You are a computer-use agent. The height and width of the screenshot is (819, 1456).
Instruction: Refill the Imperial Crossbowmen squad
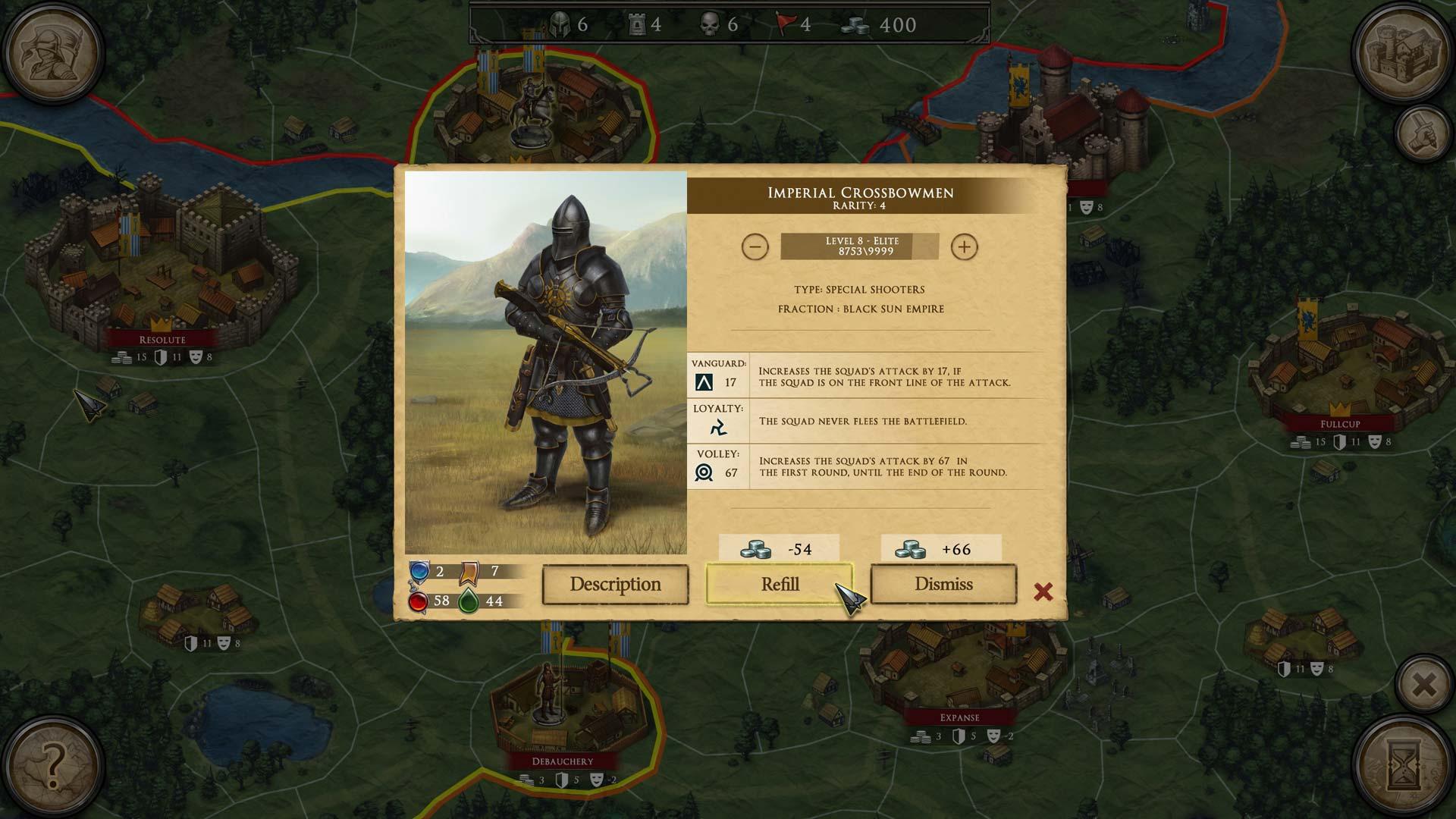tap(780, 584)
